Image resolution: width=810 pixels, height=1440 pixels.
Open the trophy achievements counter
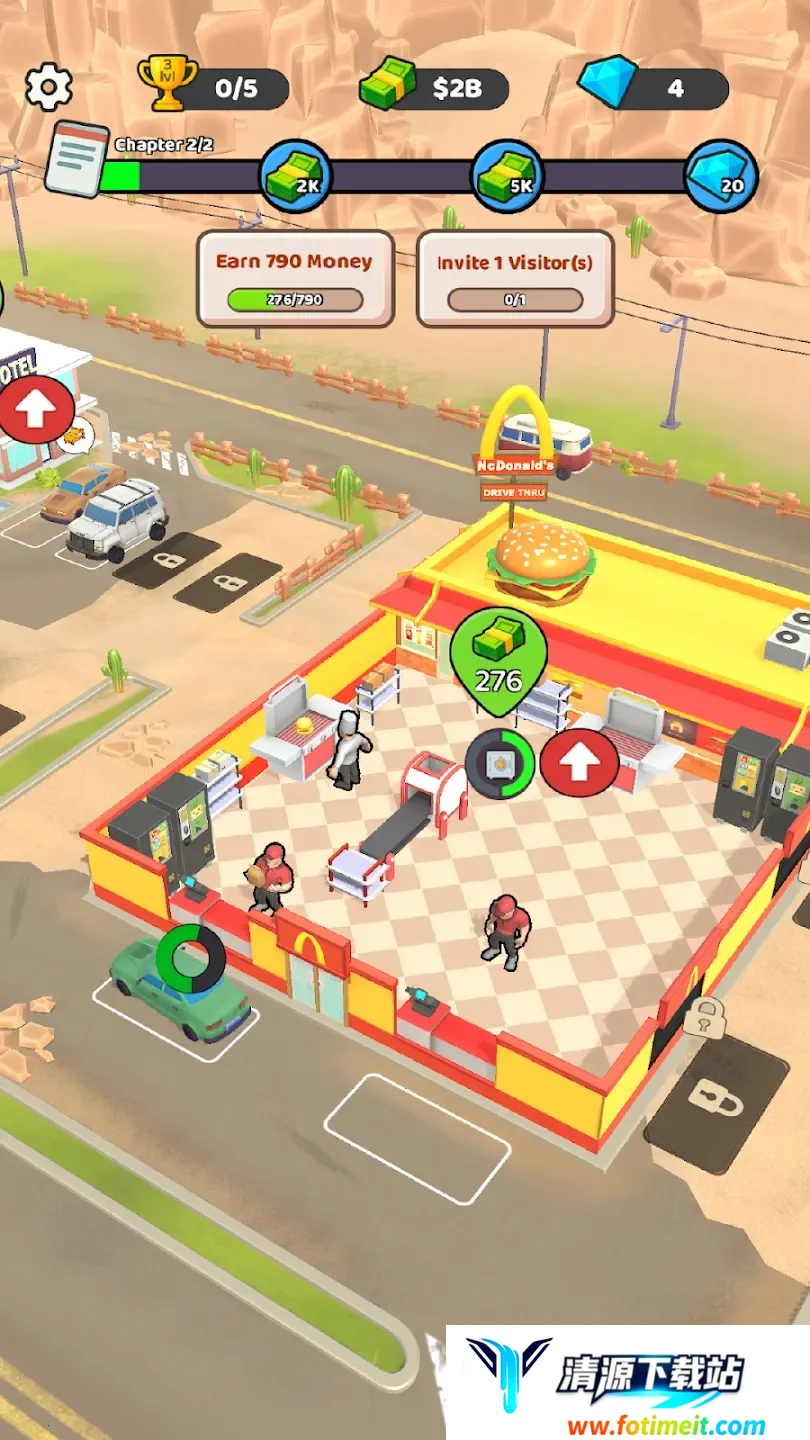pyautogui.click(x=214, y=89)
